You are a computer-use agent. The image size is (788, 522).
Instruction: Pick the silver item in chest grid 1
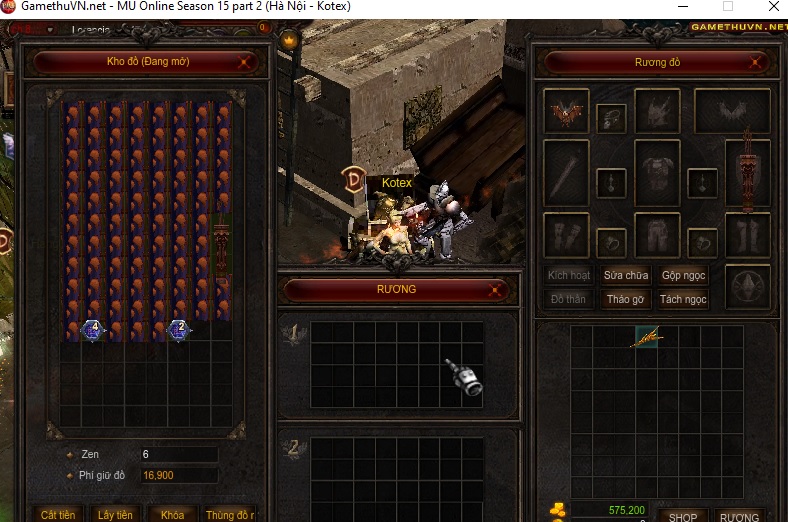click(464, 376)
